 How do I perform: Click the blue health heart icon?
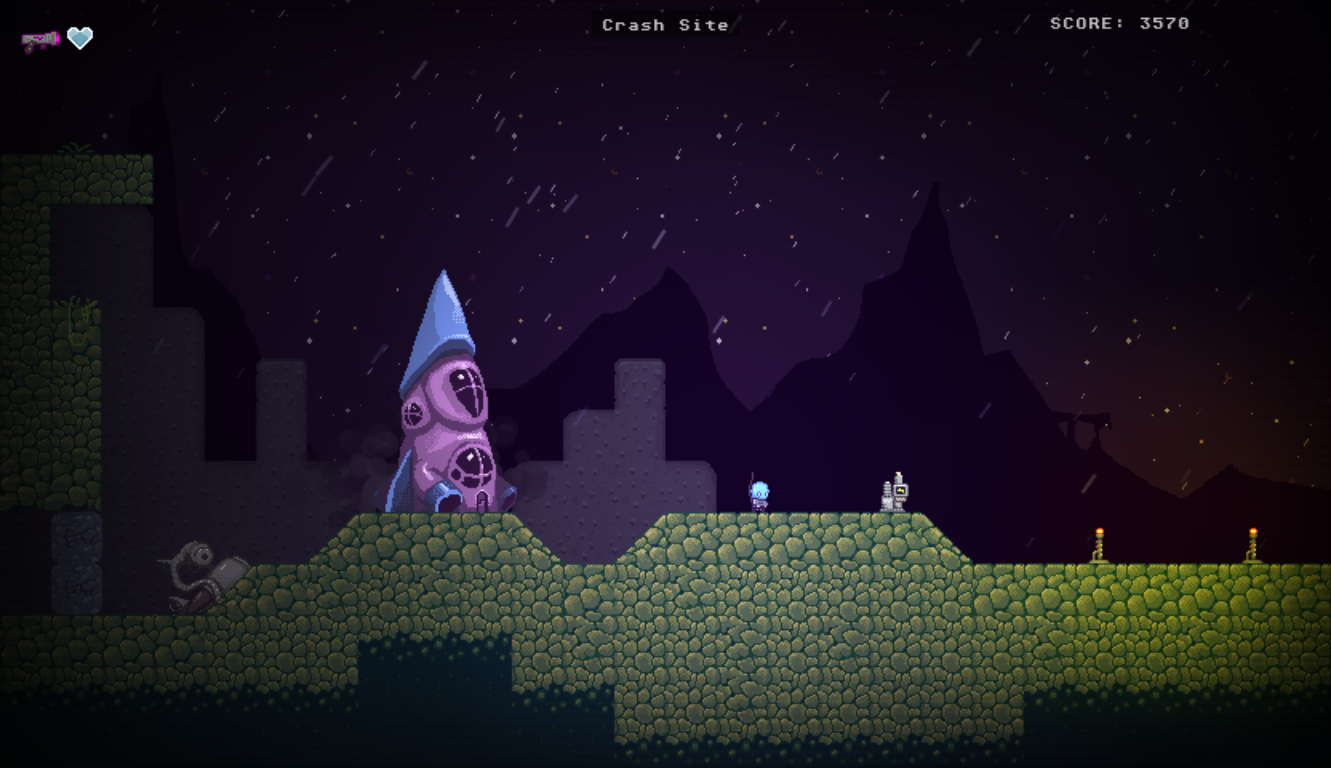point(80,37)
